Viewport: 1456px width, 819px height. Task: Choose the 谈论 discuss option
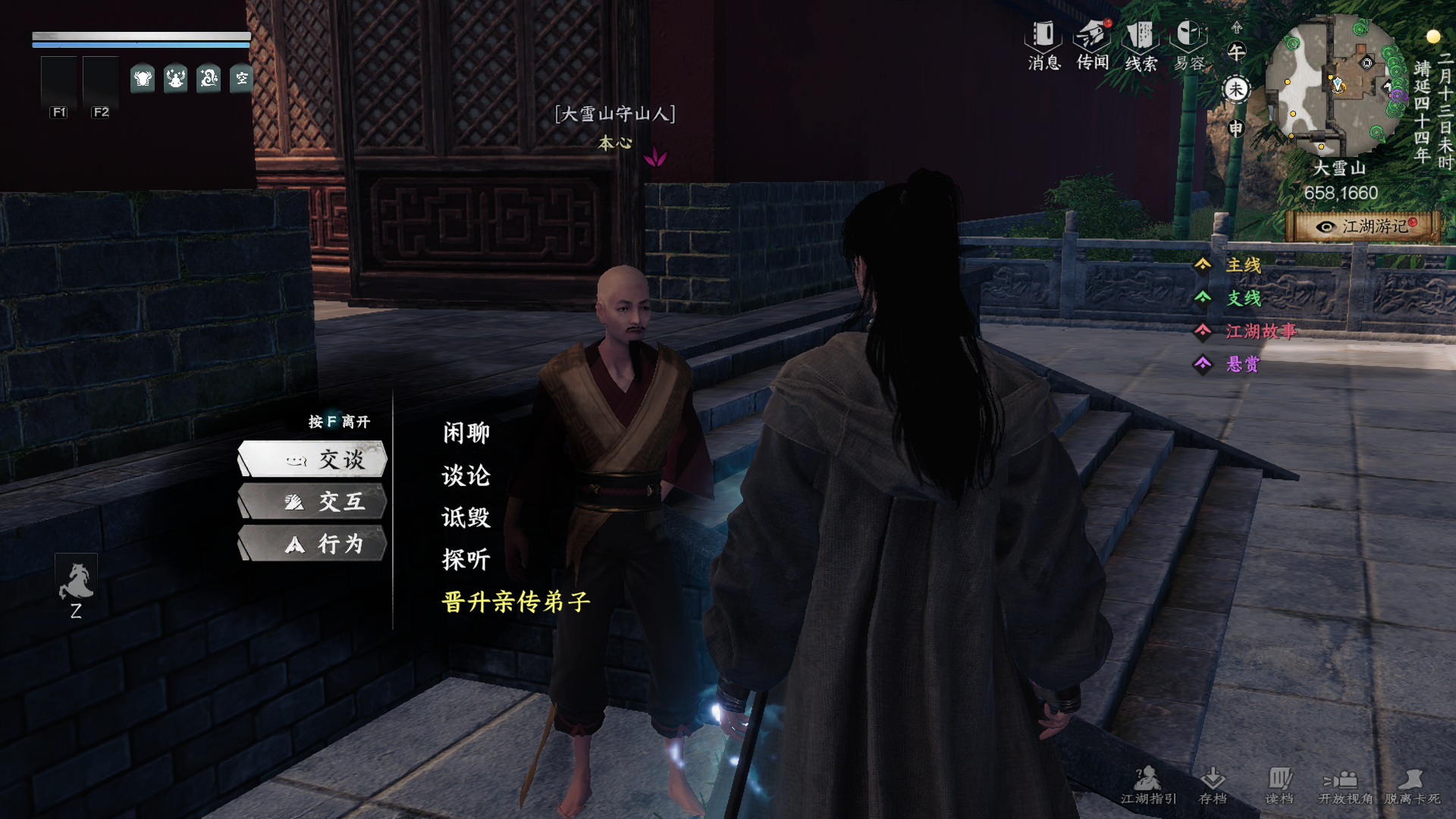click(x=466, y=475)
